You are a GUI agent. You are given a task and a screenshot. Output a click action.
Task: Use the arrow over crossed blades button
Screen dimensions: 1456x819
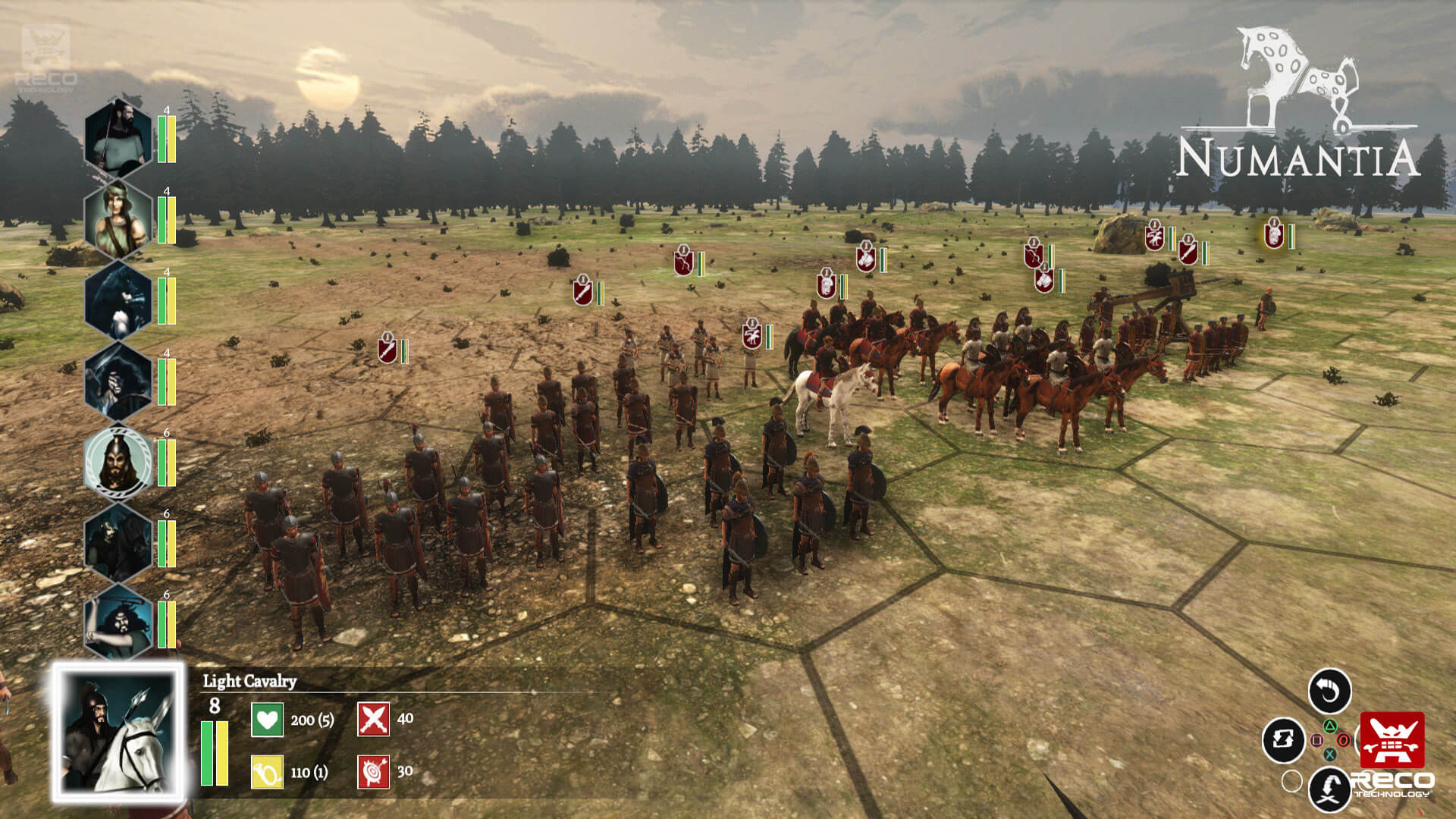coord(1329,789)
